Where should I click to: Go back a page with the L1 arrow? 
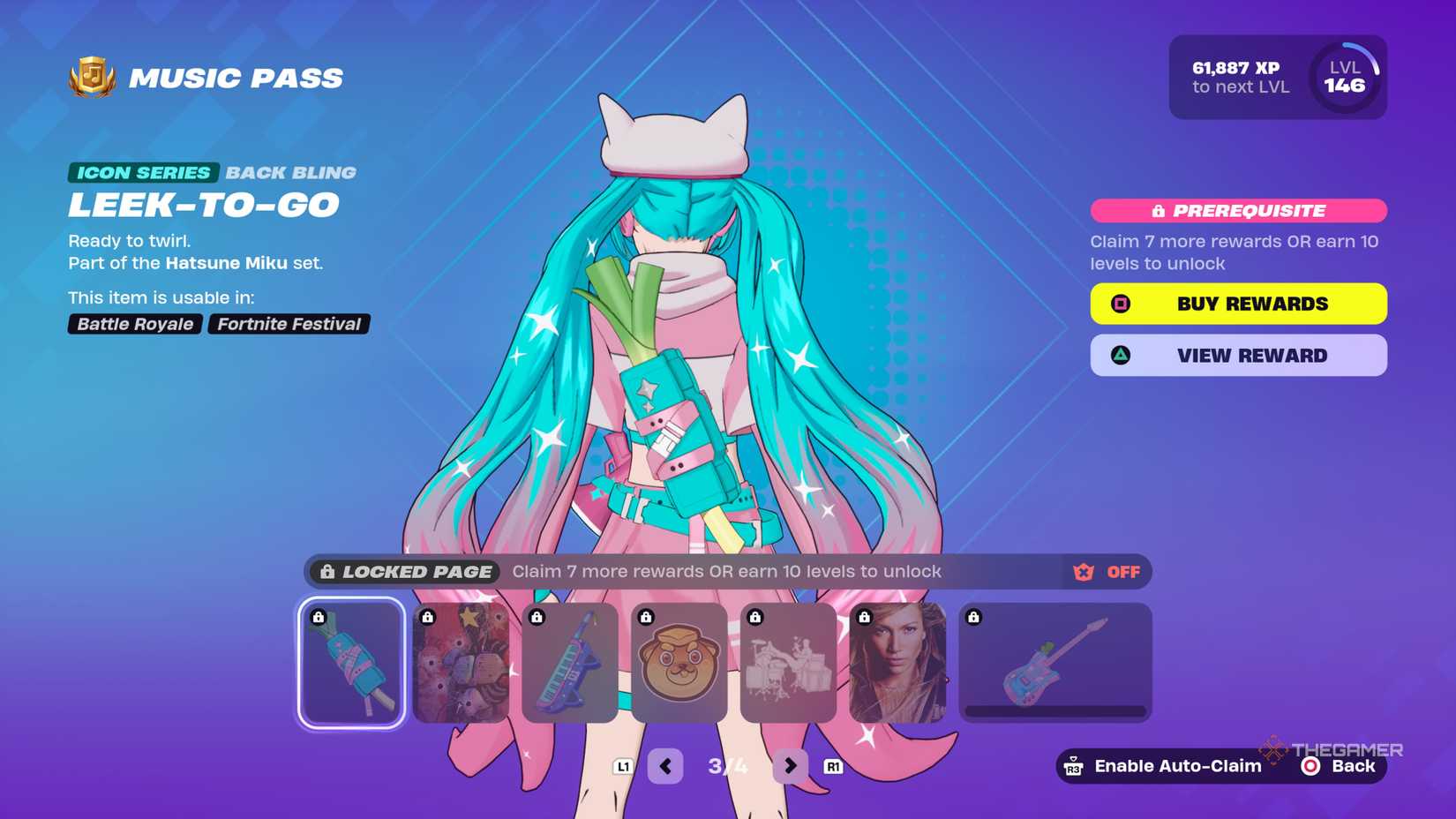click(665, 765)
